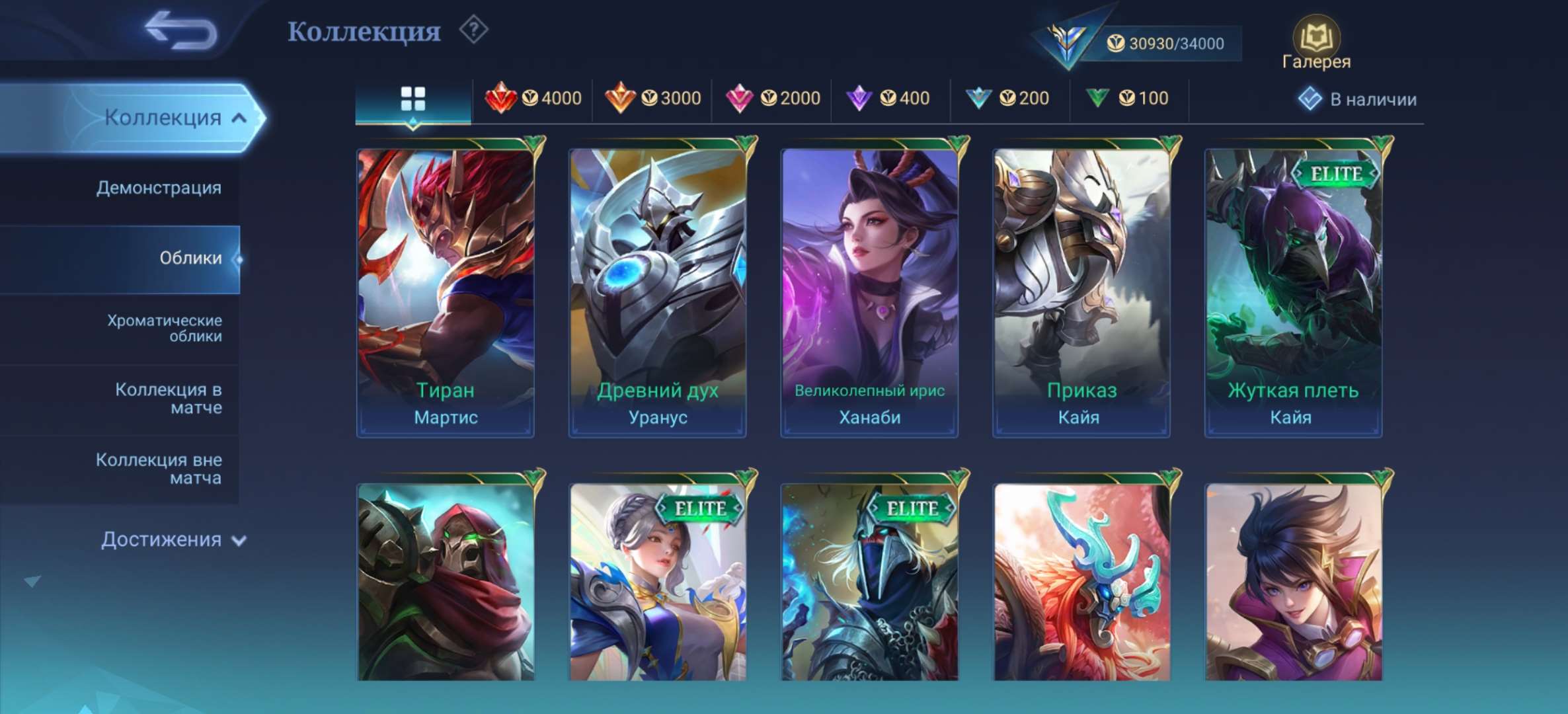
Task: Select the grid view filter icon
Action: click(413, 97)
